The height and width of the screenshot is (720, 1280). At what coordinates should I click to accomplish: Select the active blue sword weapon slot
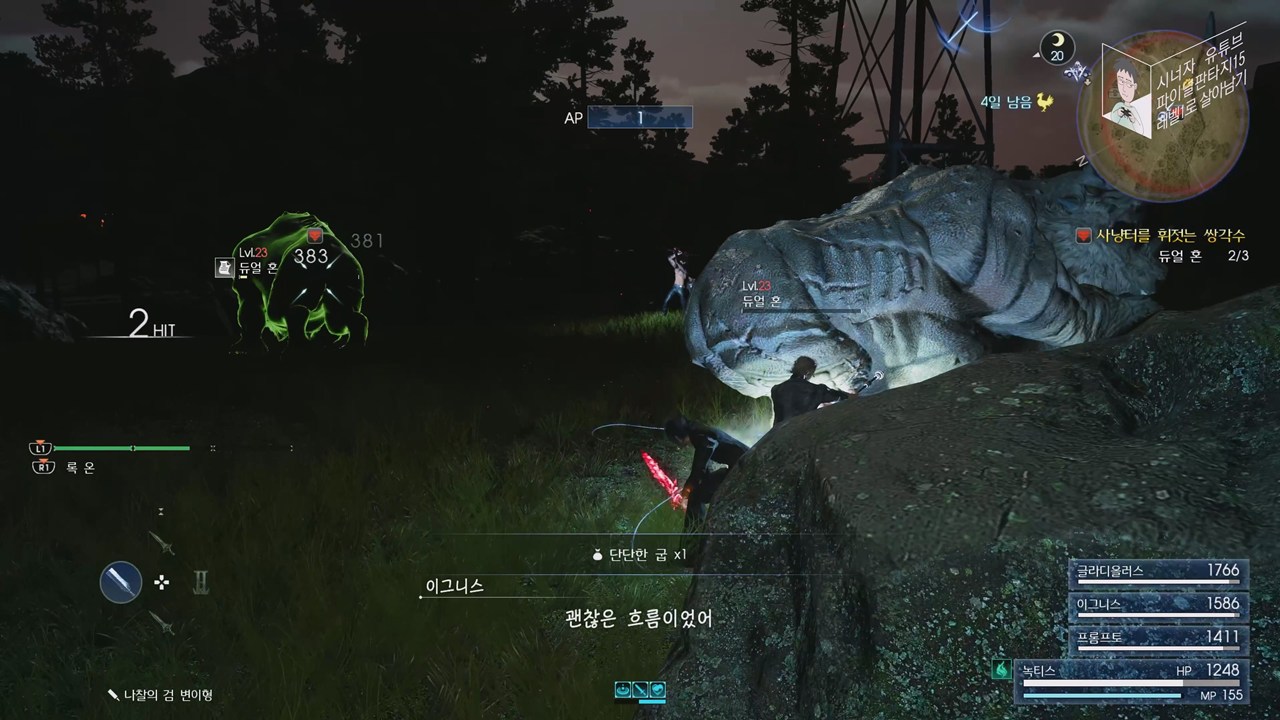pos(120,582)
